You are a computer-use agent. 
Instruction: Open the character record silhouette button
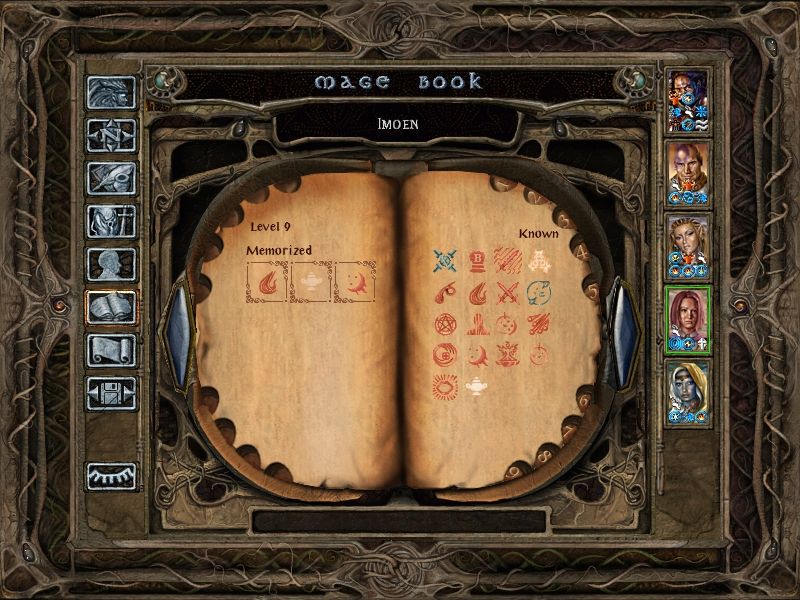(110, 264)
